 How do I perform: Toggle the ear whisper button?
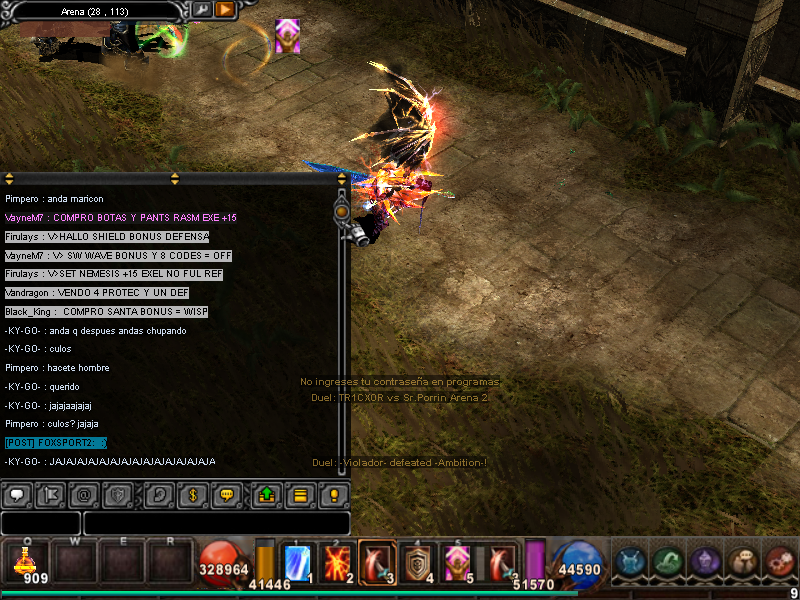(158, 494)
